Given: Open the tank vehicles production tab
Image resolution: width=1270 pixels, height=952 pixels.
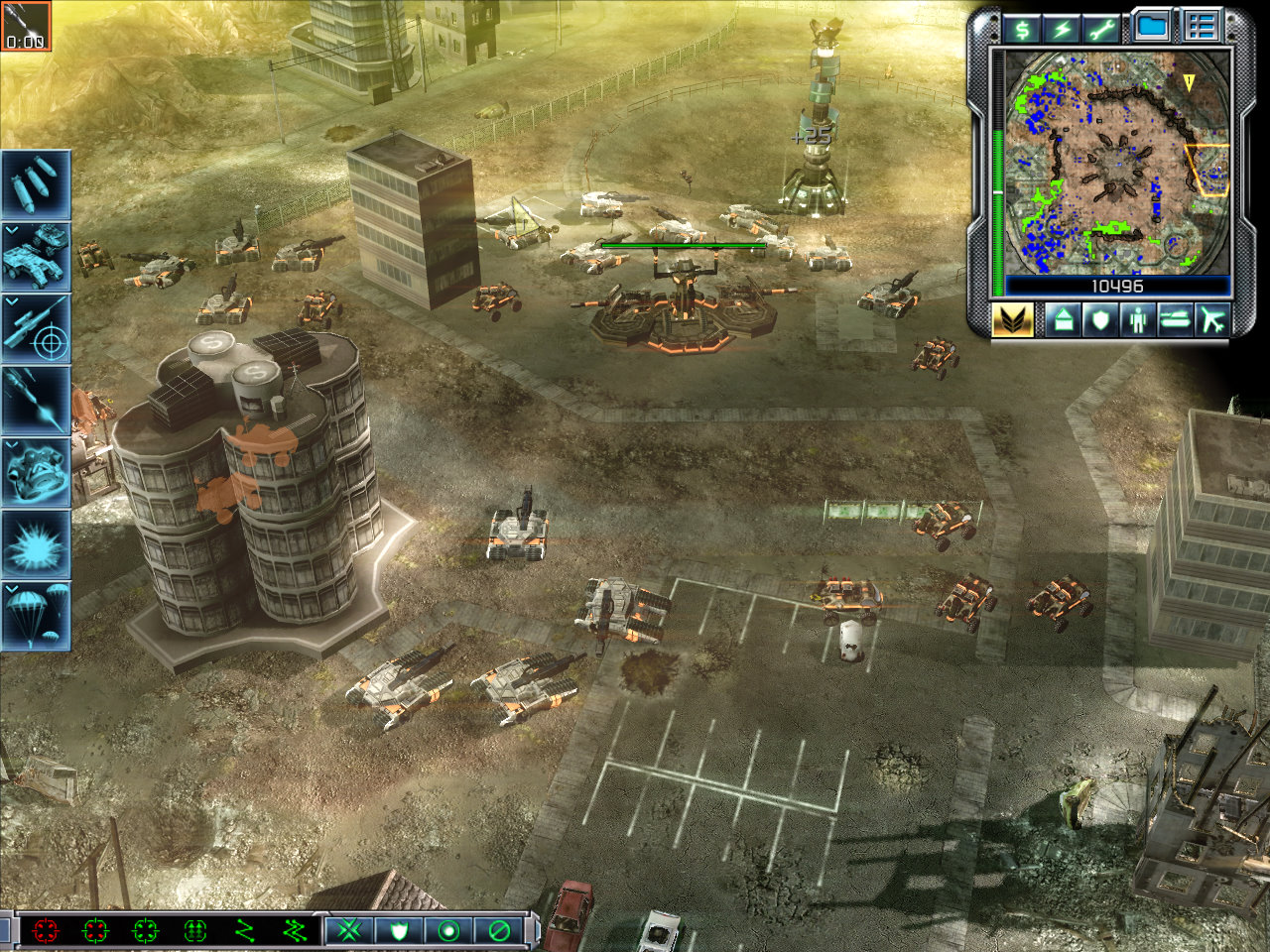Looking at the screenshot, I should [1175, 319].
